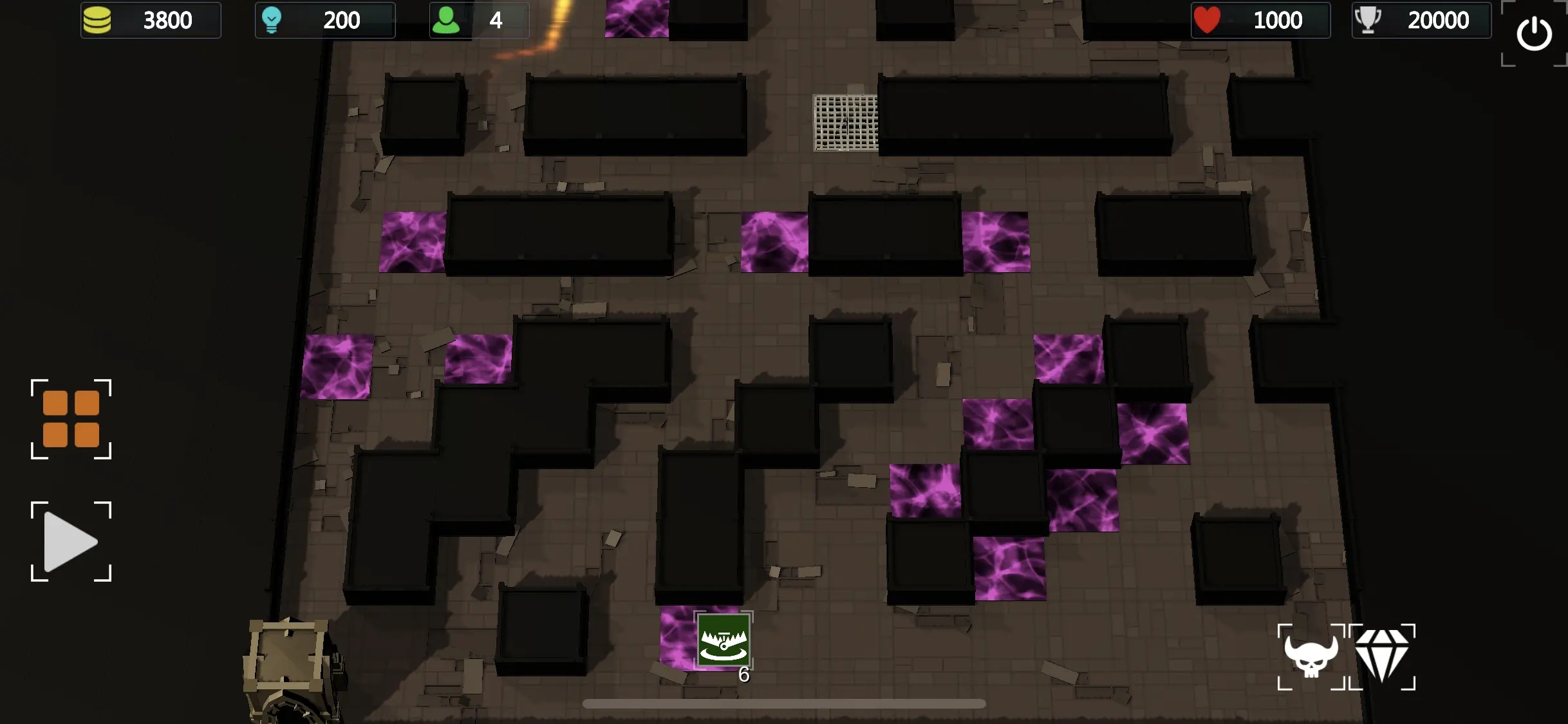Start the wave with the play arrow
This screenshot has height=724, width=1568.
point(70,542)
